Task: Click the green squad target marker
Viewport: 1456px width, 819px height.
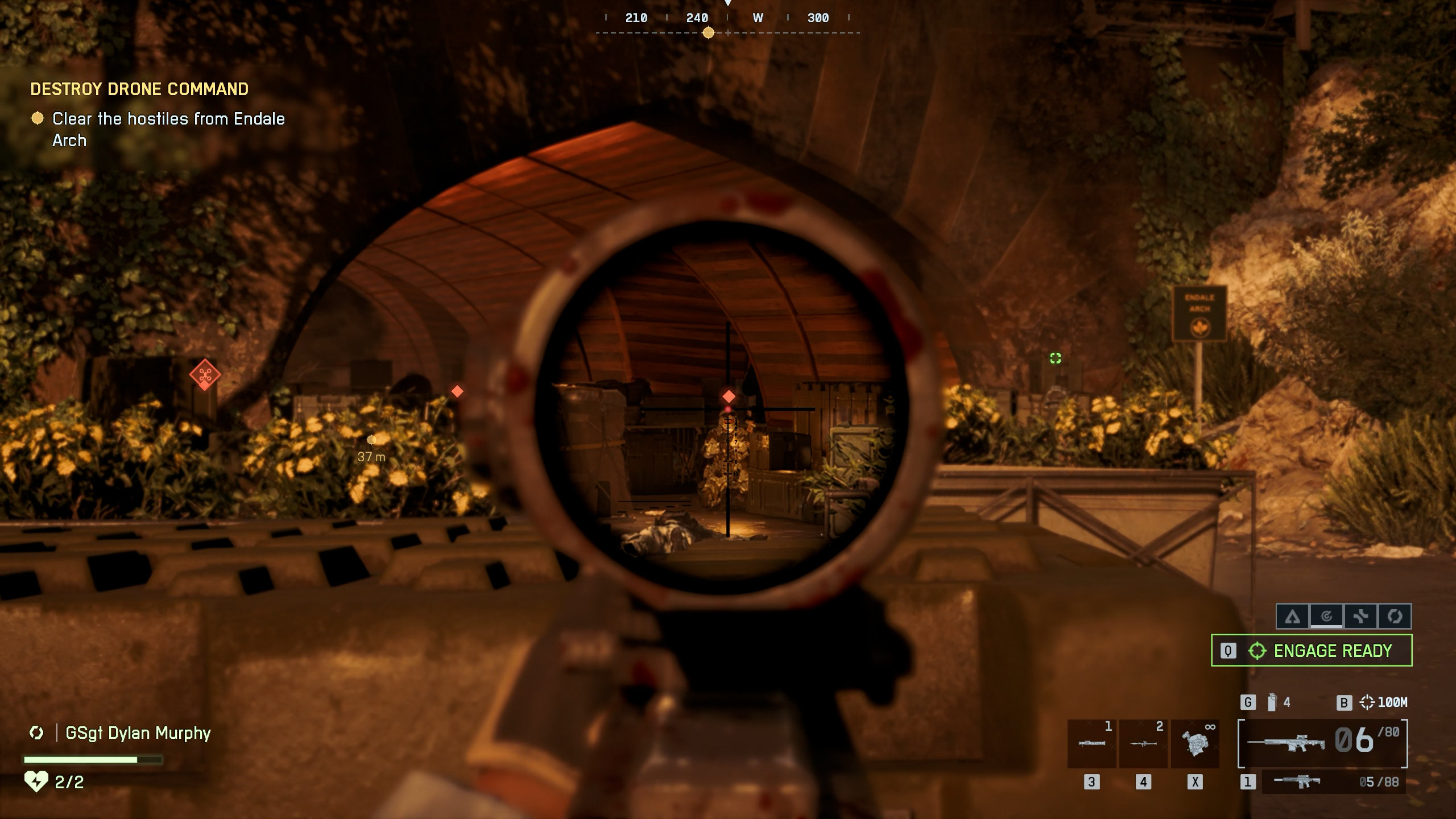Action: (1056, 358)
